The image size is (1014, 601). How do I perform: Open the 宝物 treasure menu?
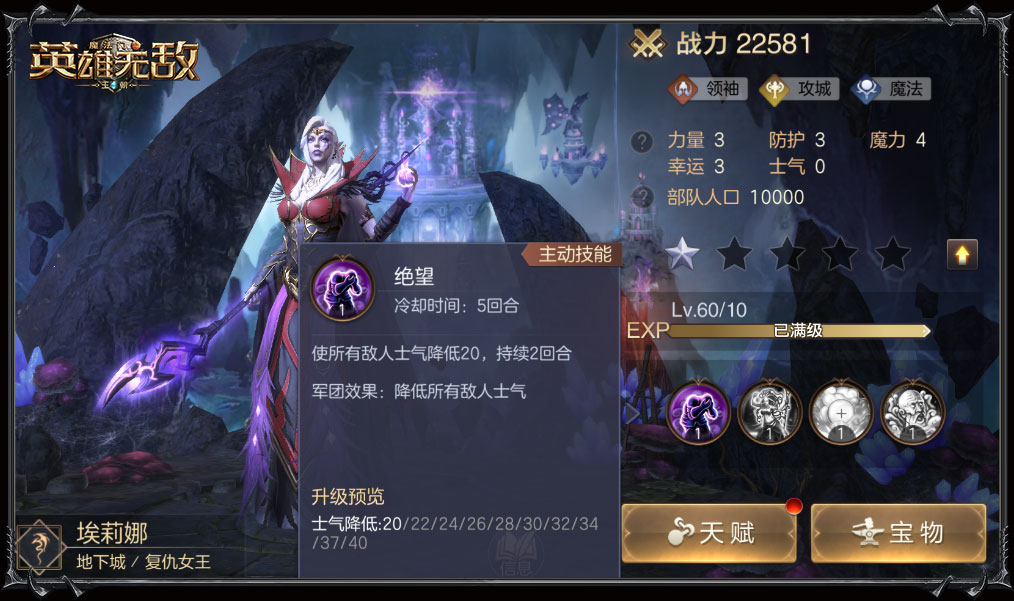[x=898, y=532]
